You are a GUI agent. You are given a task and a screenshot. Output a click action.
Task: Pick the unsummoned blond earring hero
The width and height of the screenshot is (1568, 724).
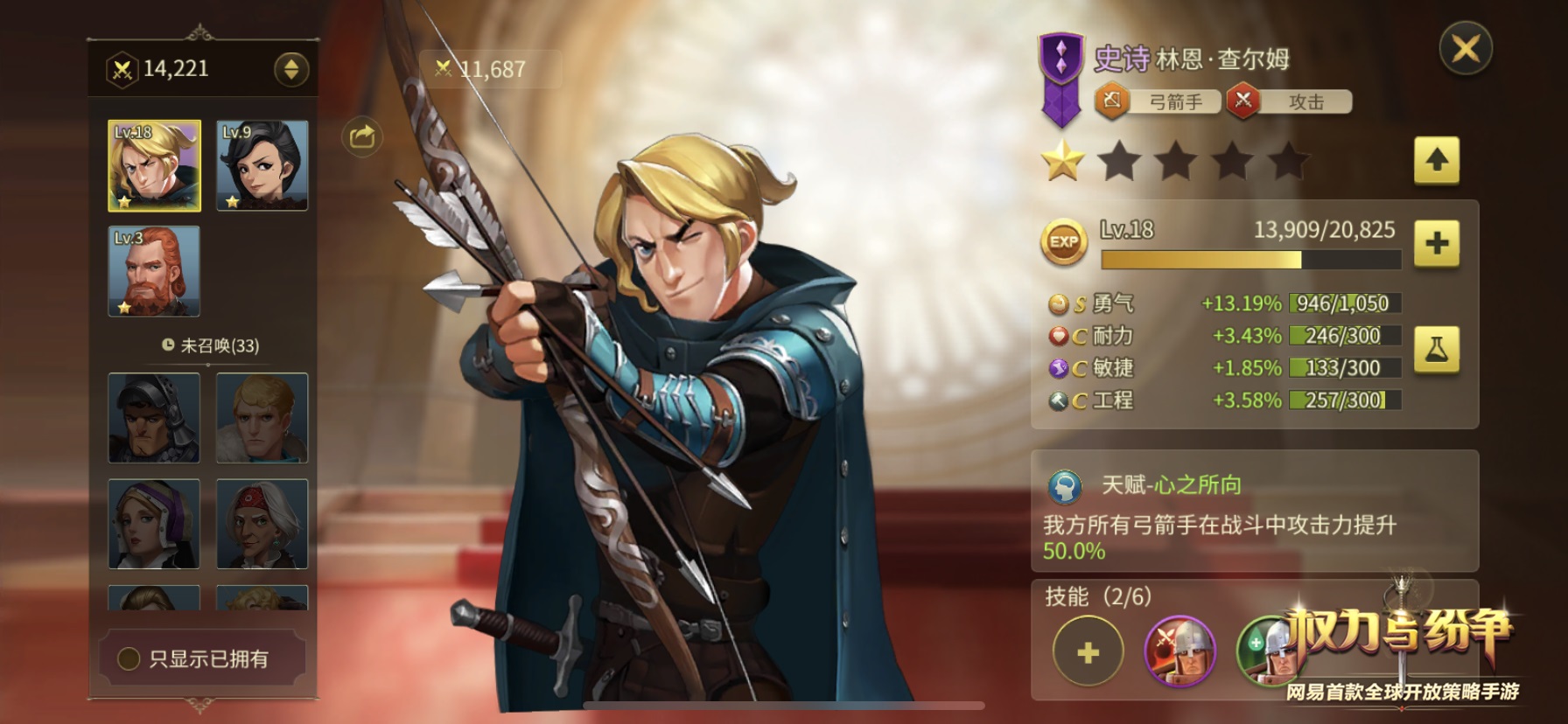262,418
